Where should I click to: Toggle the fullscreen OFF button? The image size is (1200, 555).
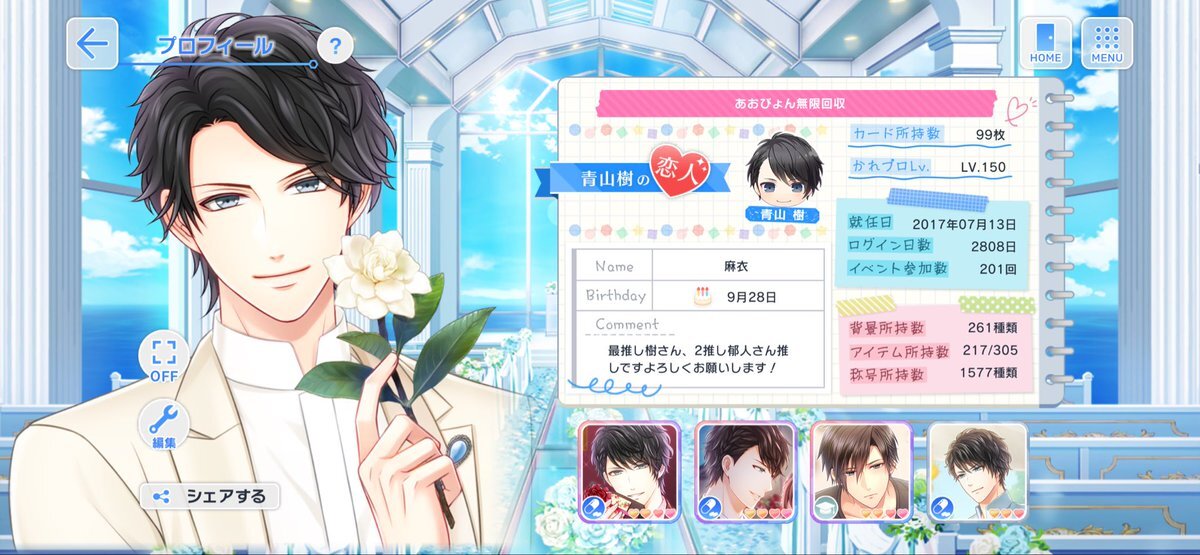click(163, 358)
